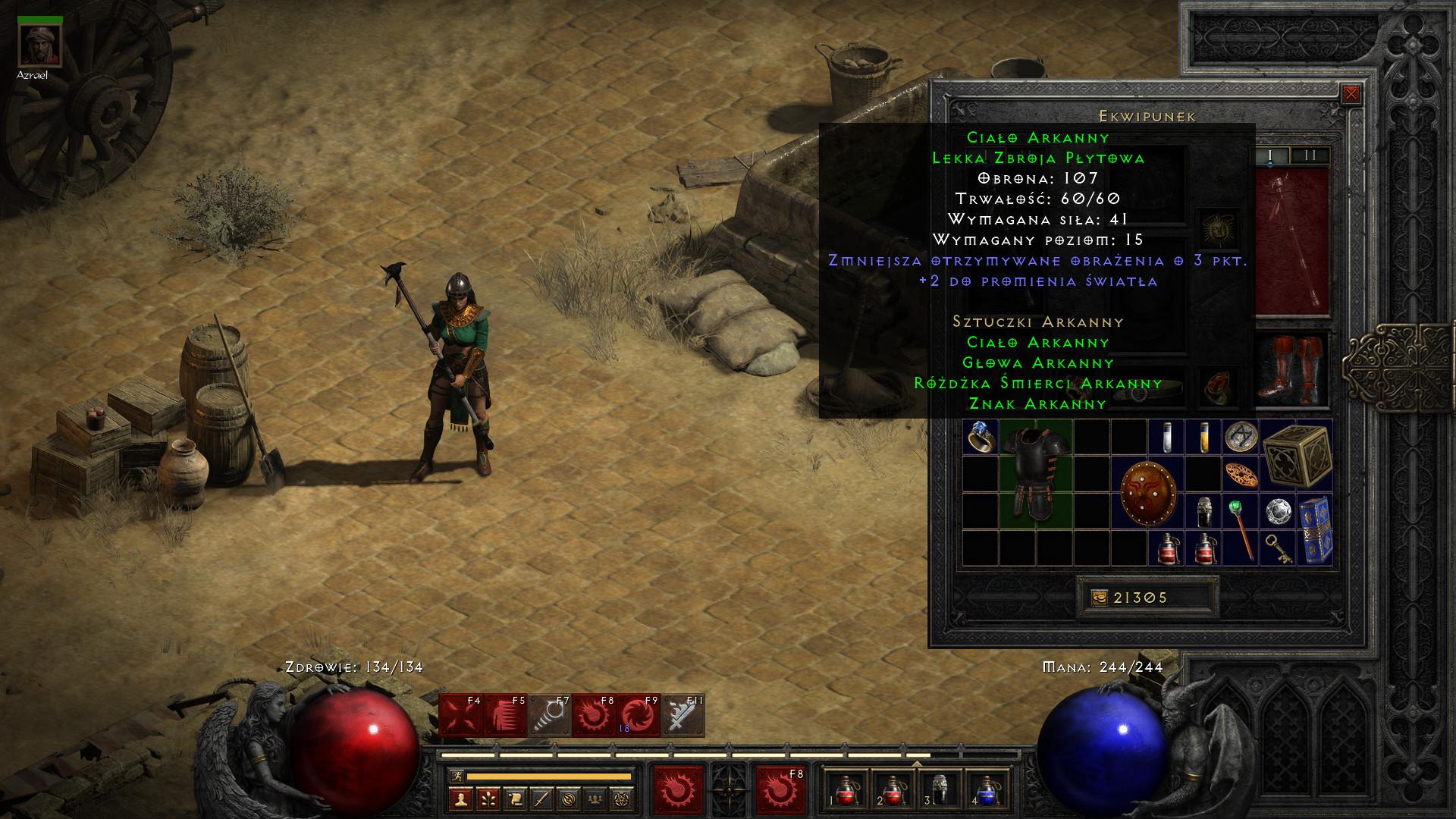Select the equipped red boots slot
The height and width of the screenshot is (819, 1456).
pos(1291,369)
